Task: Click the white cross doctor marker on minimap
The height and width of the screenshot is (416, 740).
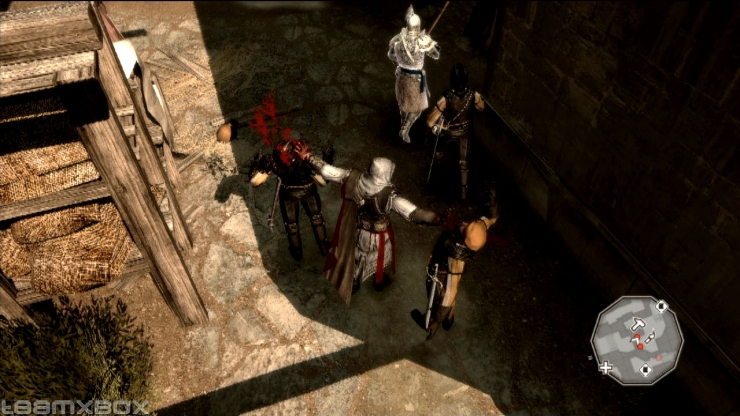Action: click(x=605, y=367)
